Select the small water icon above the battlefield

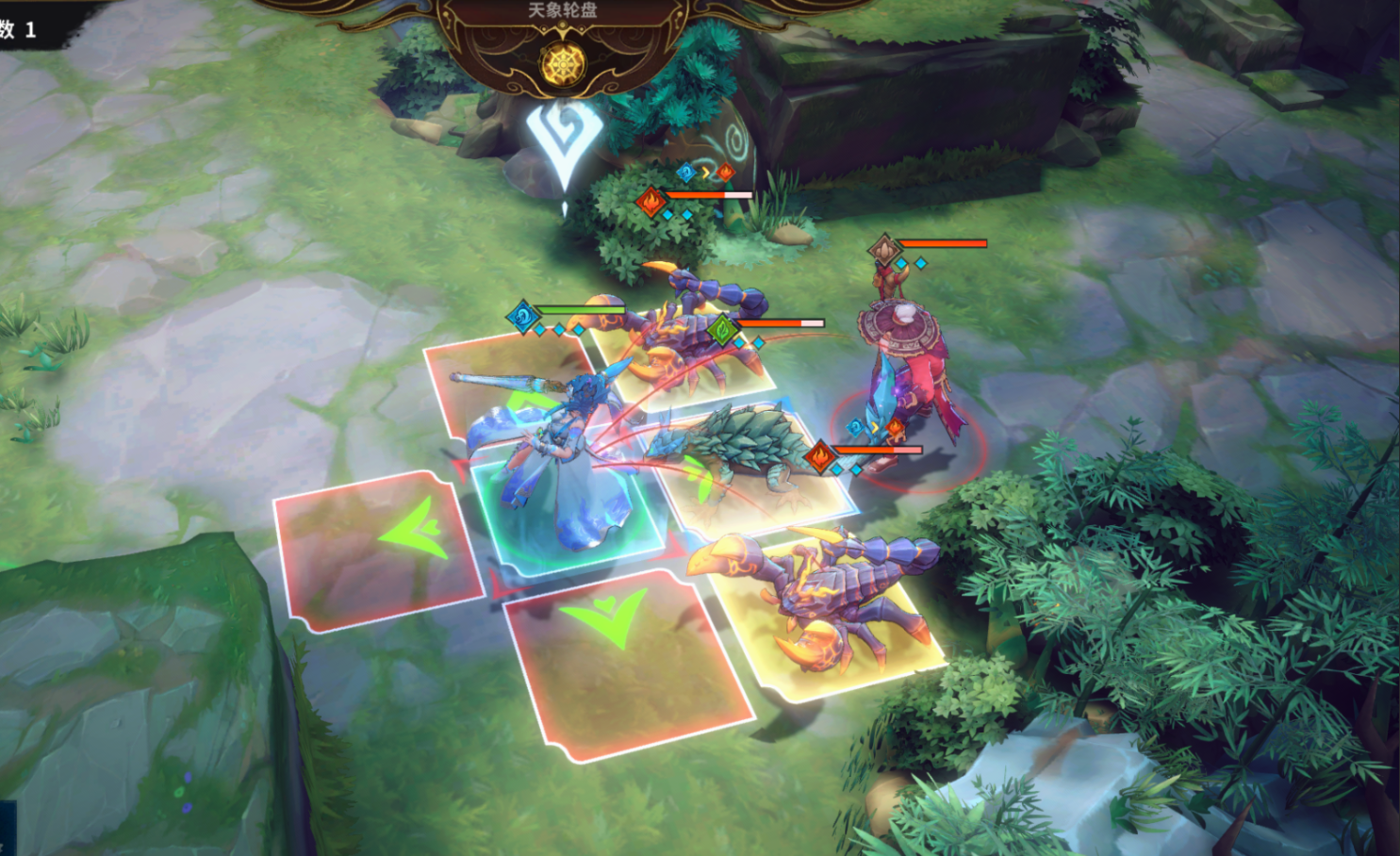(685, 173)
